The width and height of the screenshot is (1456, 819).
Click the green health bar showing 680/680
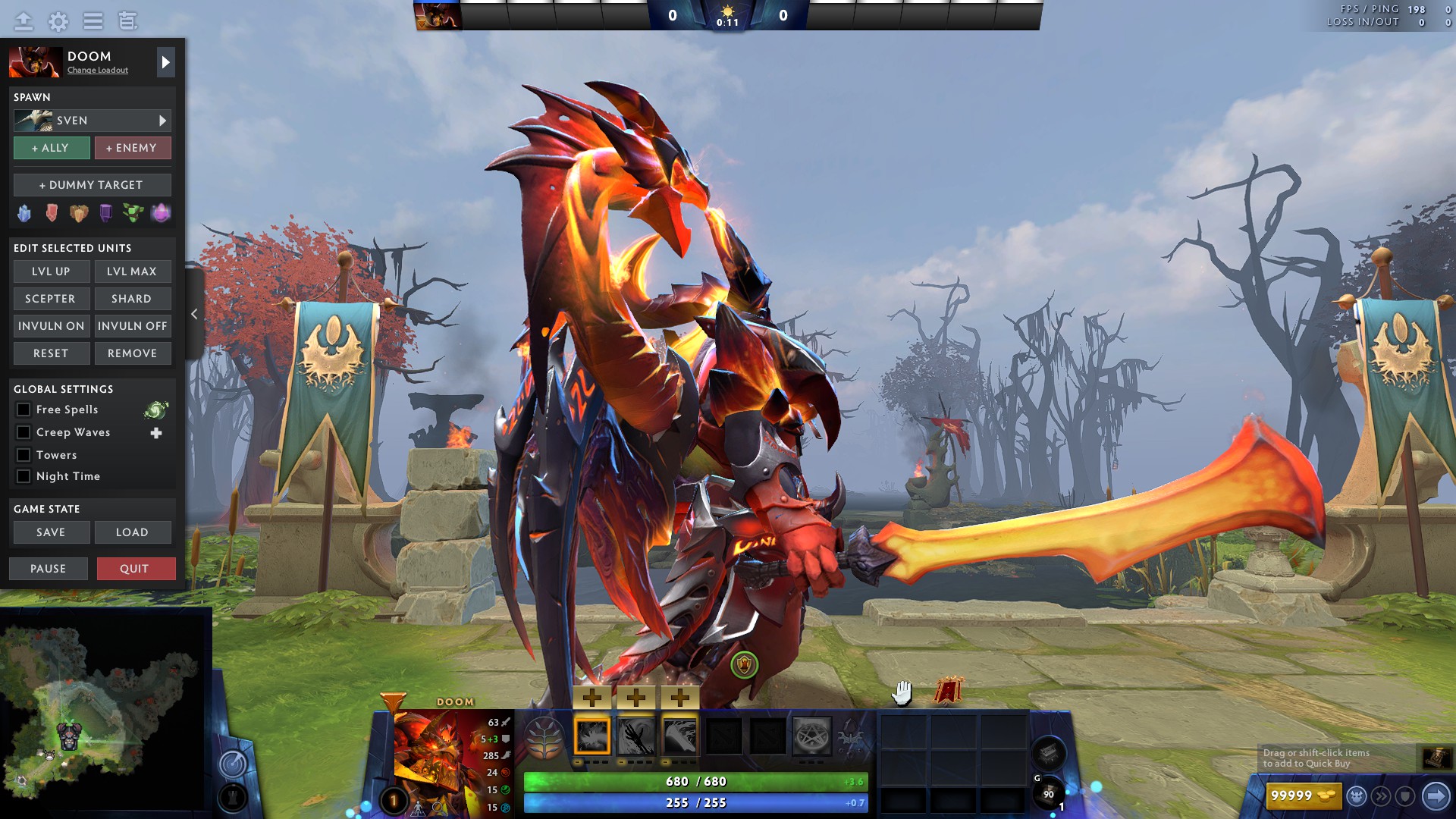click(x=694, y=780)
